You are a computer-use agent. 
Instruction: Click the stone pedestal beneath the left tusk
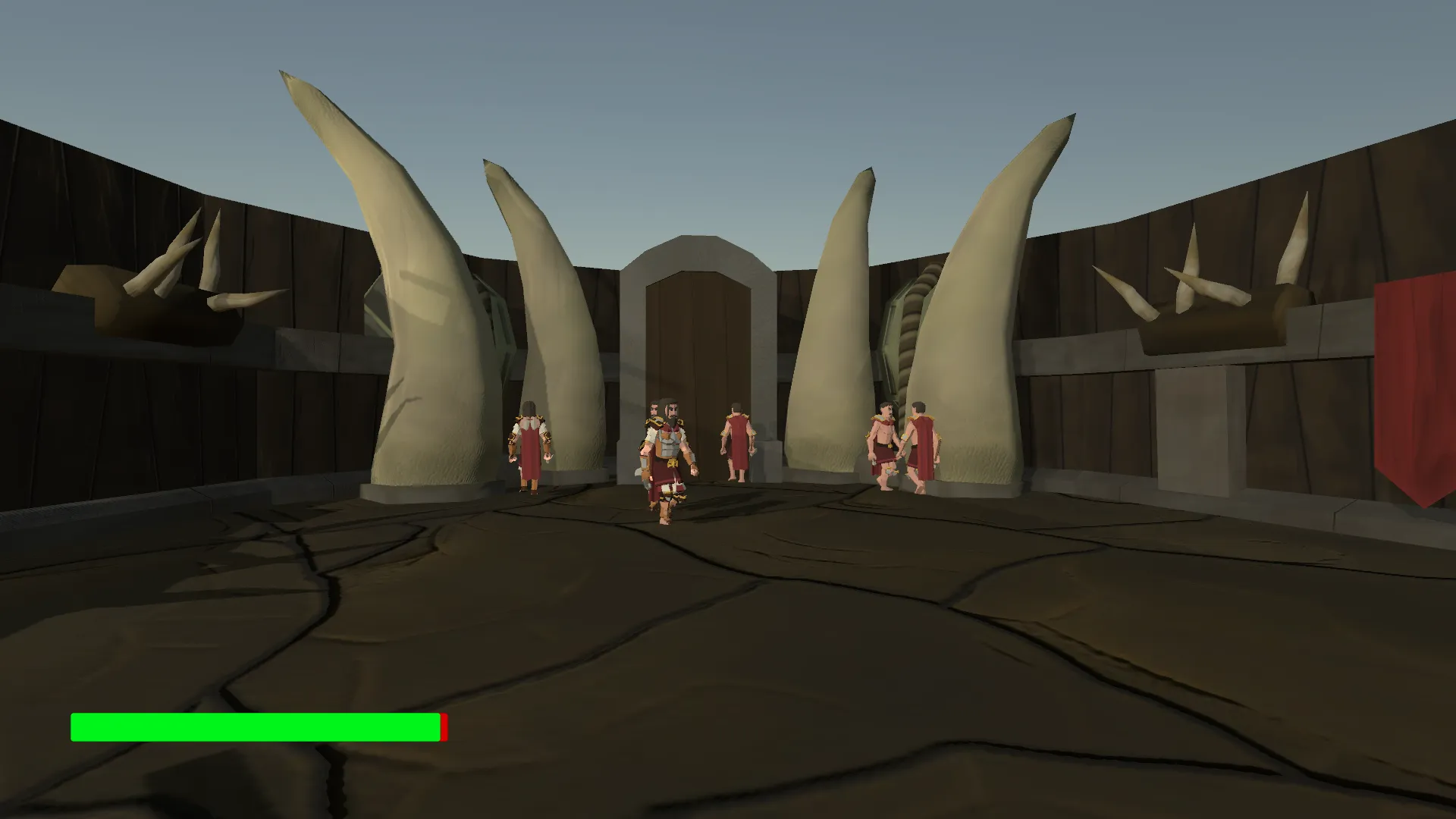(x=425, y=493)
